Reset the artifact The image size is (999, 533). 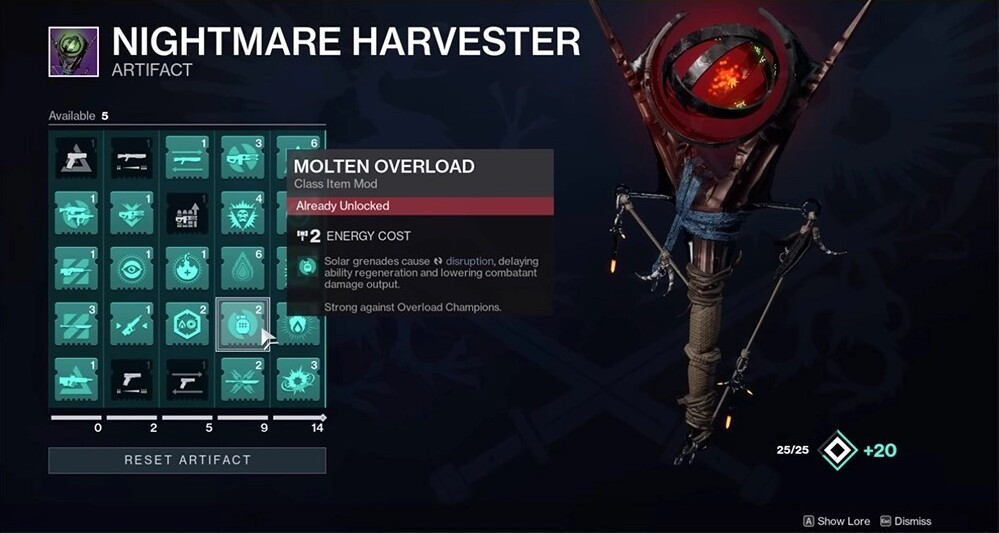[x=187, y=460]
